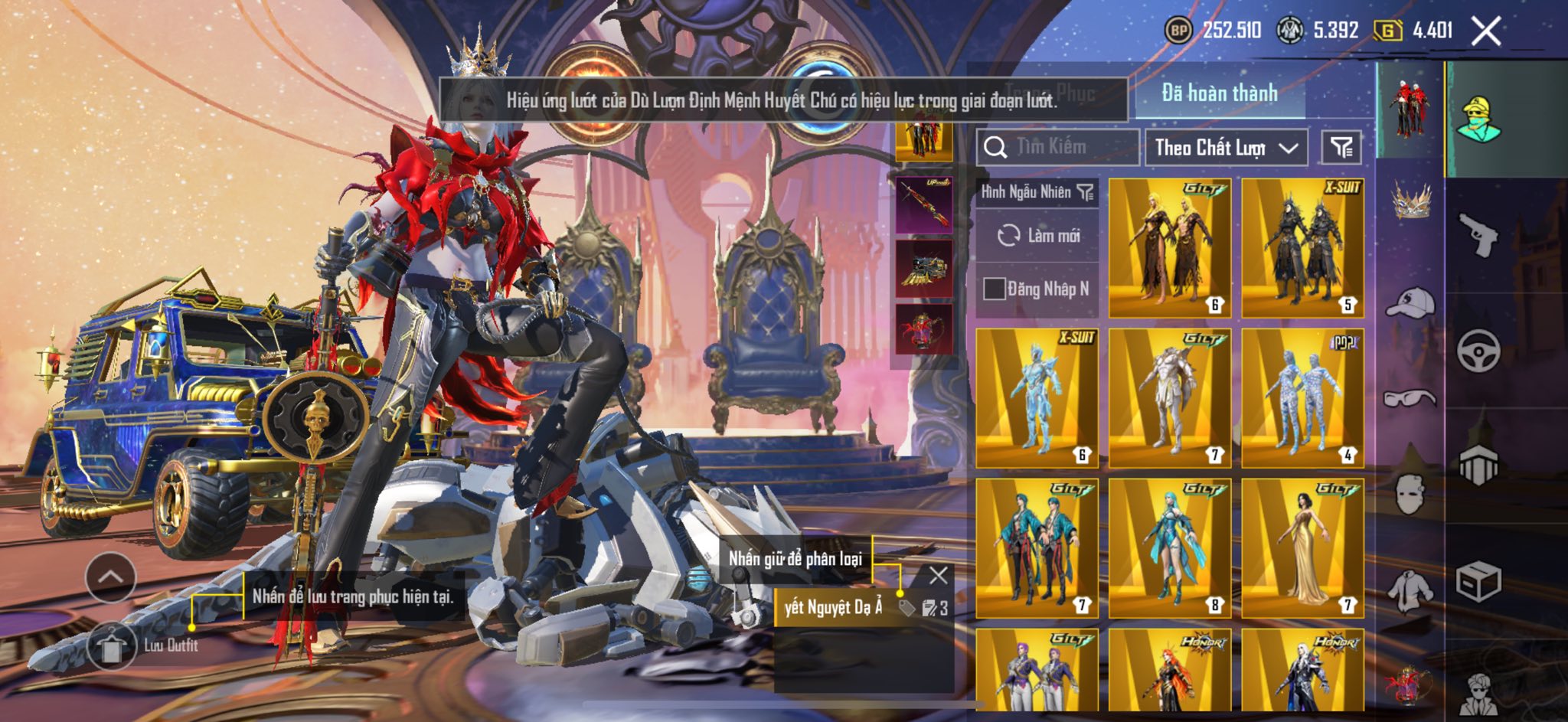Click the filter funnel button
Screen dimensions: 1568x722
(x=1341, y=148)
